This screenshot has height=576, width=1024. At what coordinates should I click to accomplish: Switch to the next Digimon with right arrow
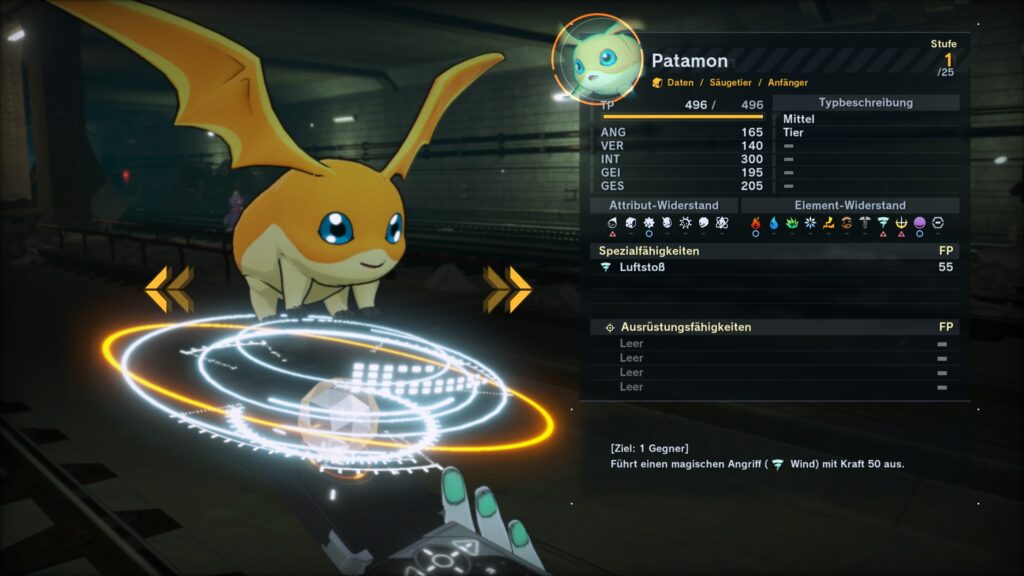pos(507,290)
